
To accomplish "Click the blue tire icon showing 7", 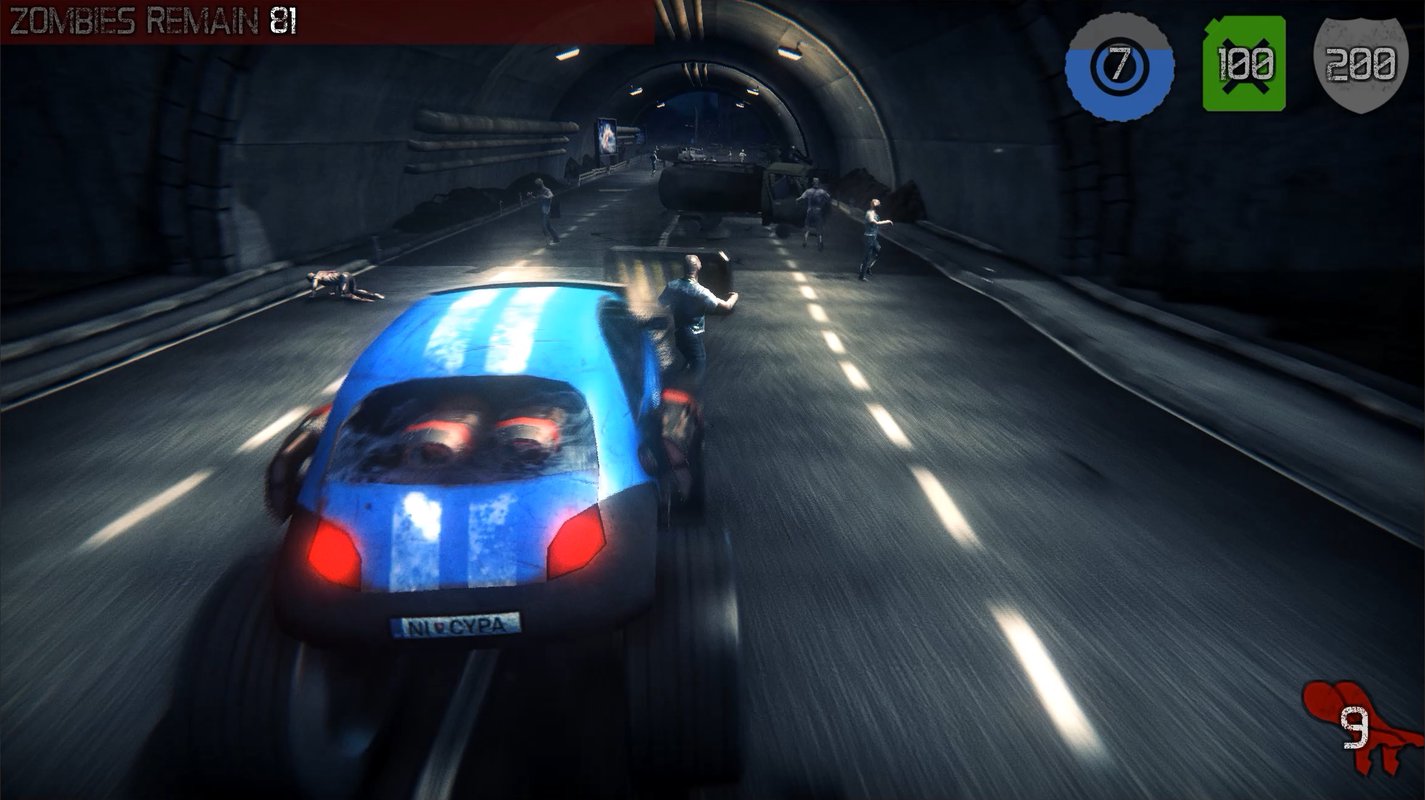I will point(1119,67).
